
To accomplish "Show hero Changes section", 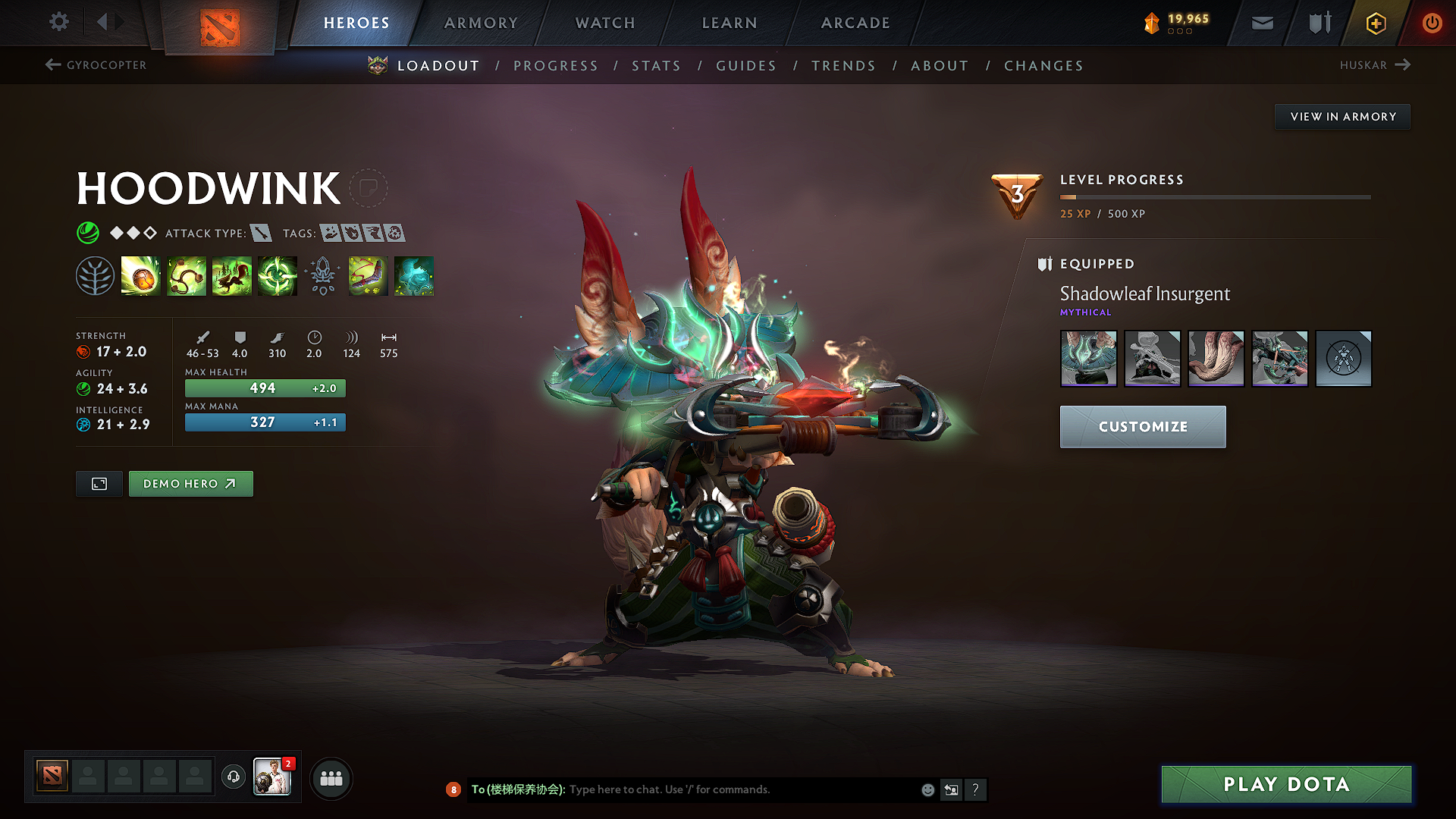I will coord(1043,66).
